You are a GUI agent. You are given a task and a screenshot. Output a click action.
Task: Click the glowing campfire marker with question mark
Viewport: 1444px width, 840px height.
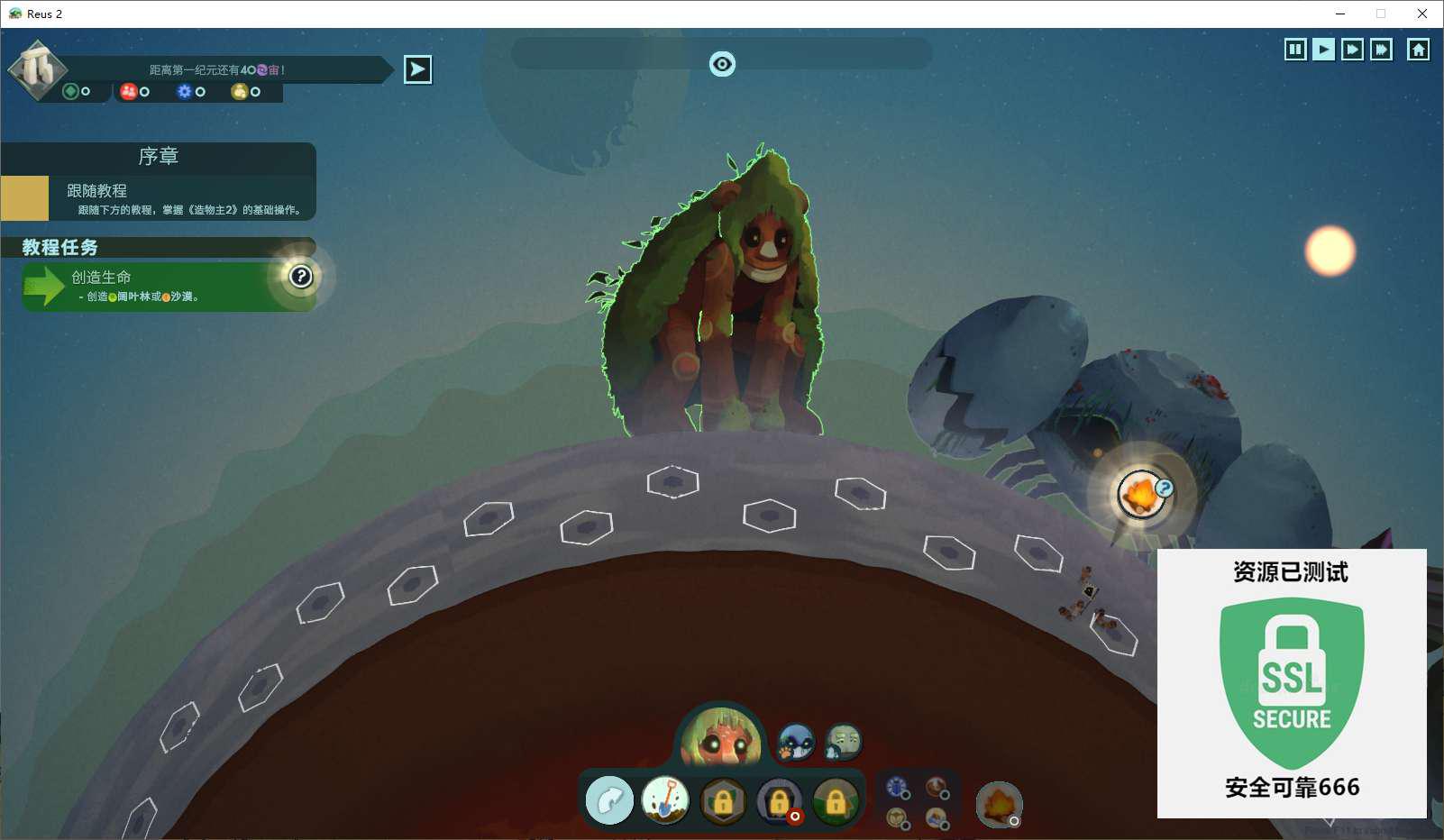(1140, 495)
